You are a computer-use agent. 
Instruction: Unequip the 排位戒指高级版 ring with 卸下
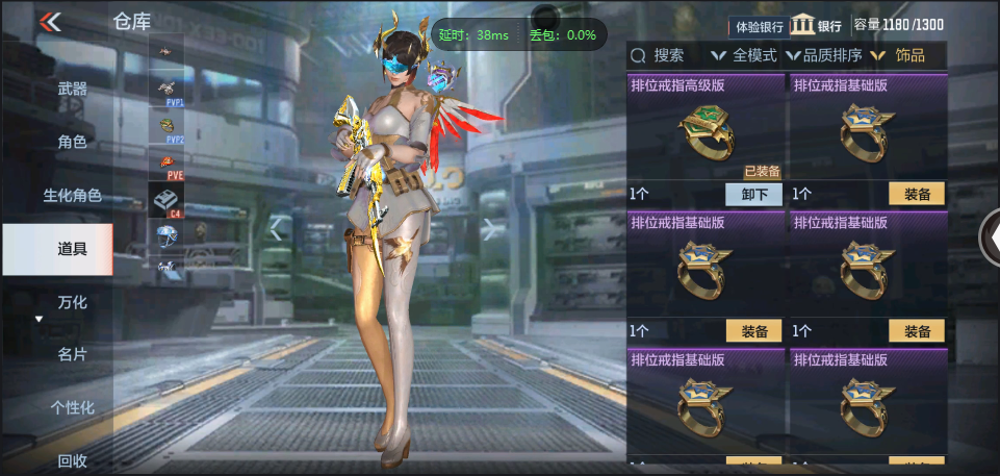pos(754,194)
